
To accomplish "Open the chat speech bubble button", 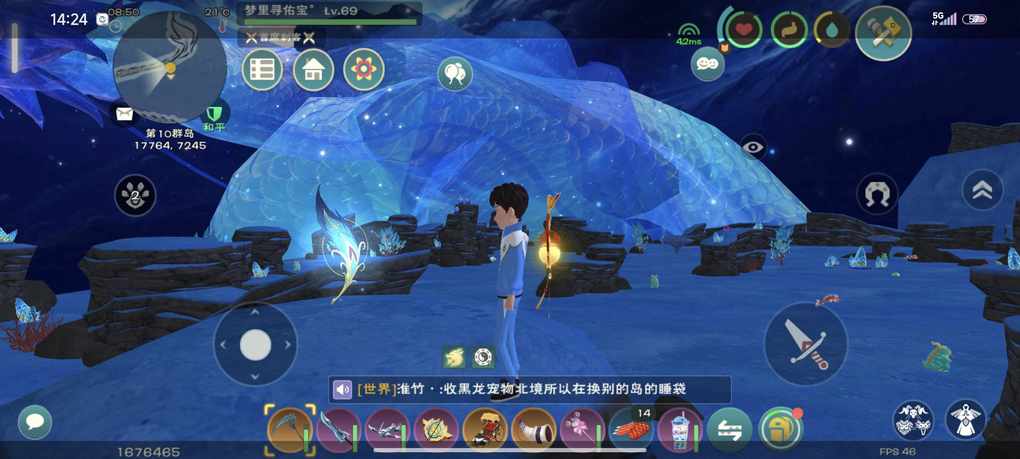I will [35, 421].
